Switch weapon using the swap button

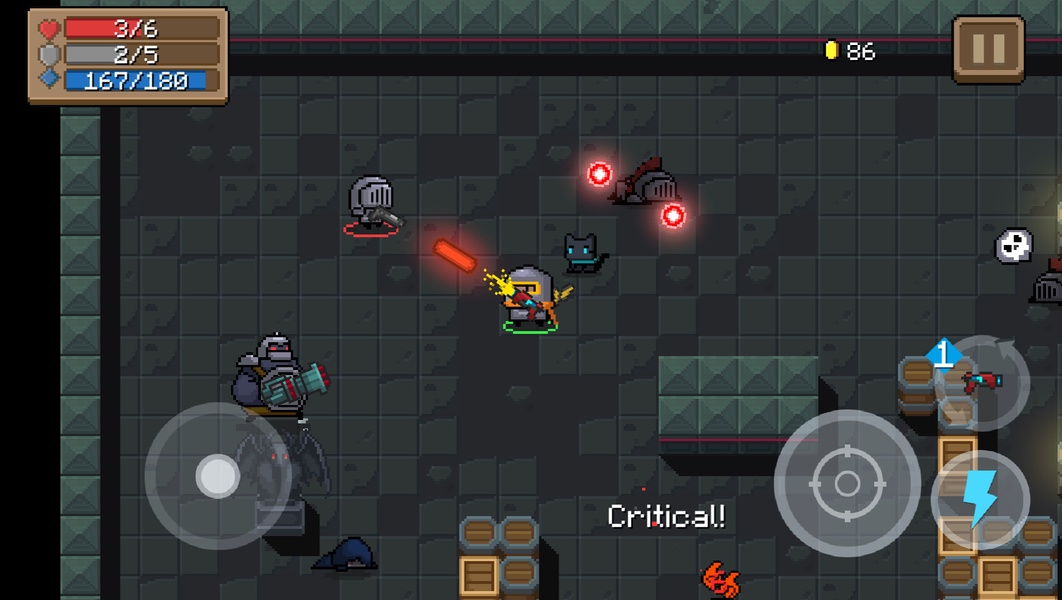[982, 382]
